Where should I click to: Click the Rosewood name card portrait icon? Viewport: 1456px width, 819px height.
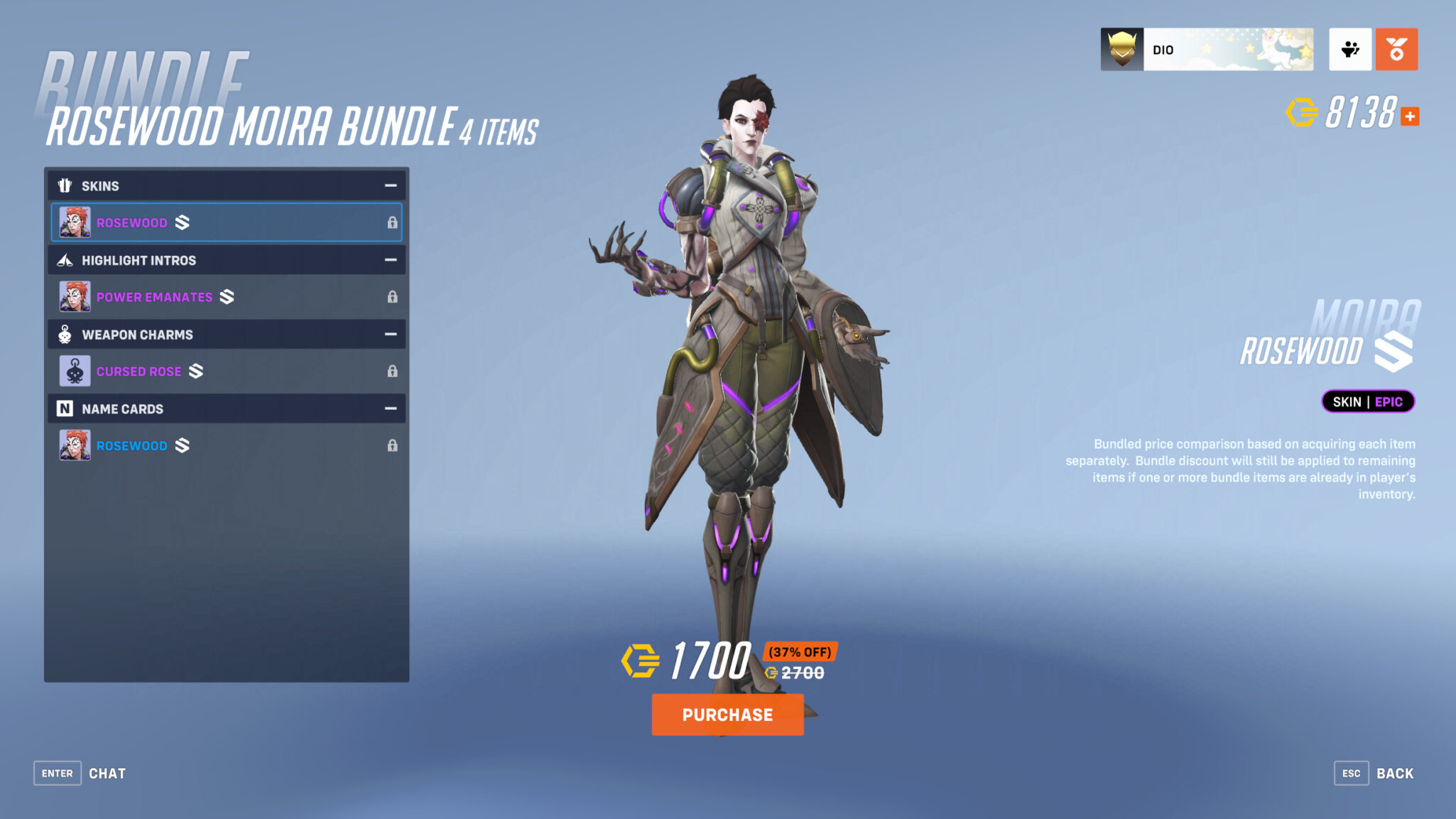pos(77,445)
